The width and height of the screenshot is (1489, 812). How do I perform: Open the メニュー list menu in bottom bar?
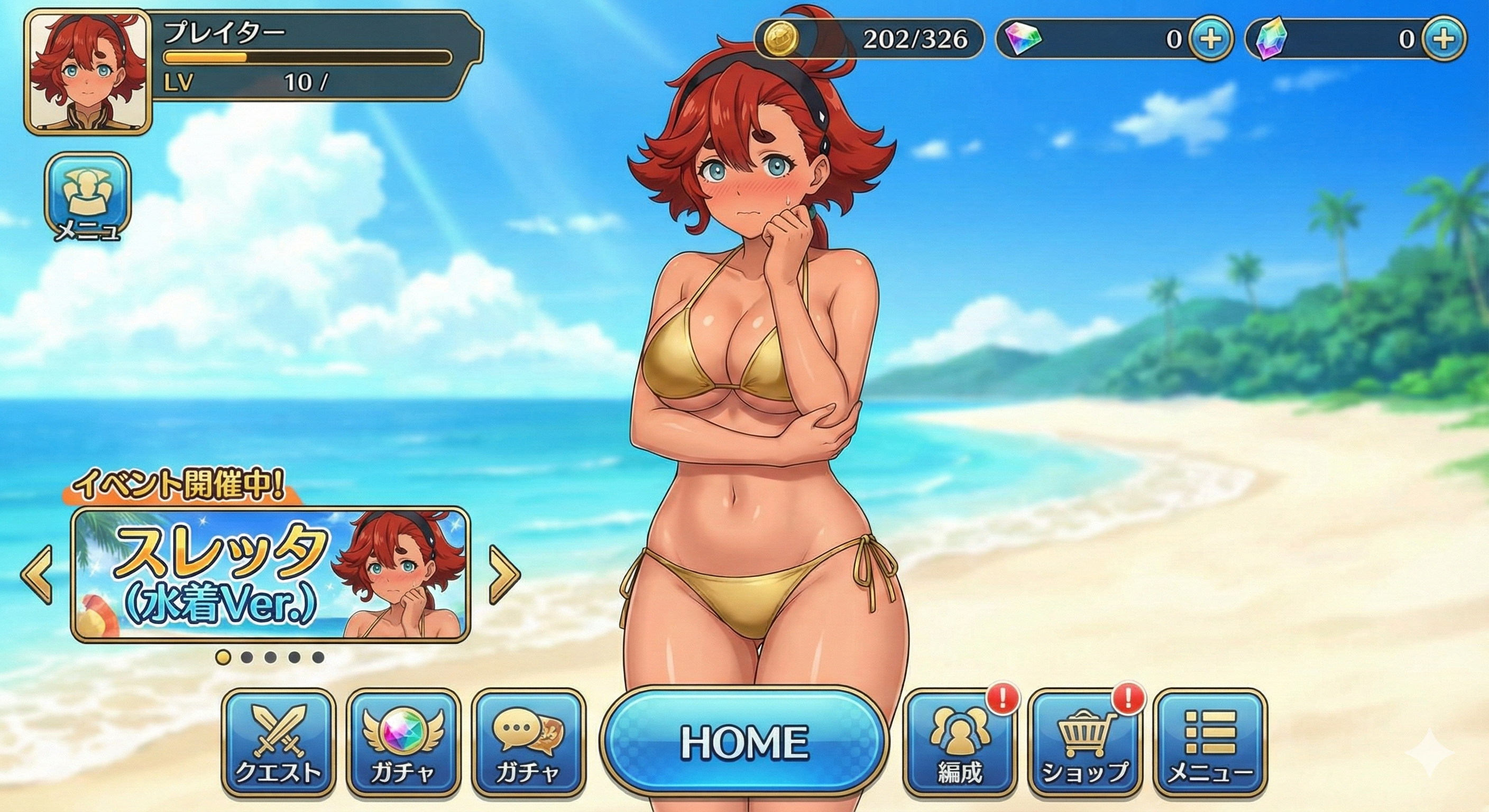pyautogui.click(x=1210, y=742)
